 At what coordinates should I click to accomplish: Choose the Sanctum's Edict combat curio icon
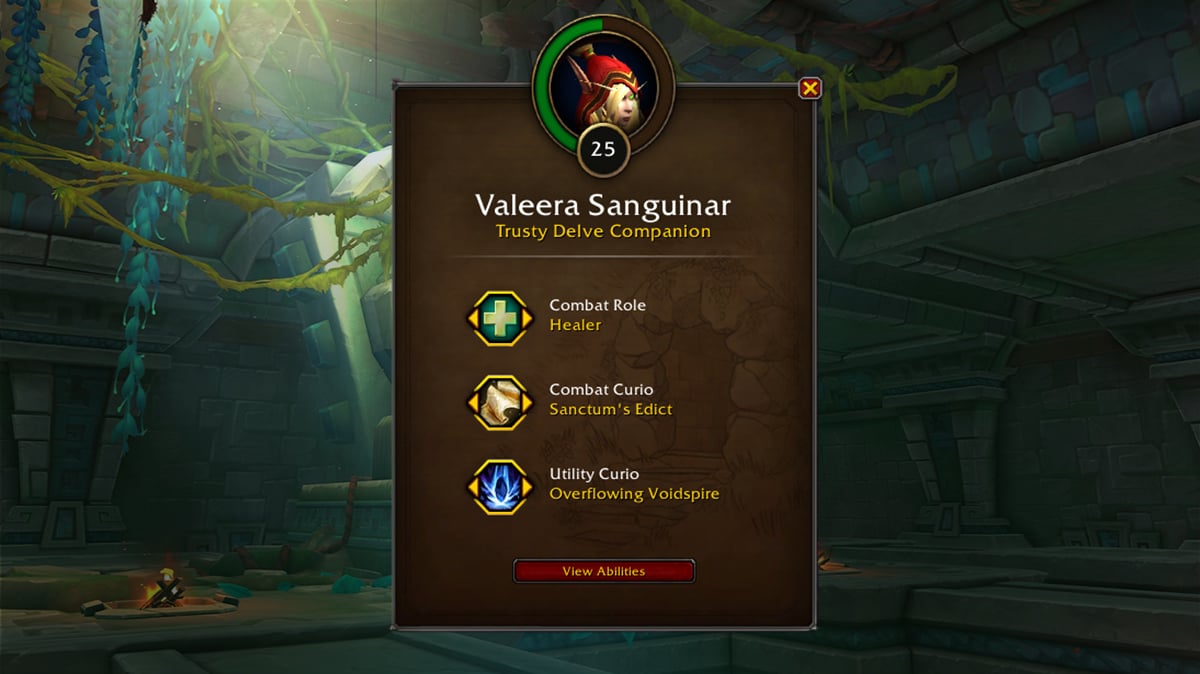pos(500,403)
